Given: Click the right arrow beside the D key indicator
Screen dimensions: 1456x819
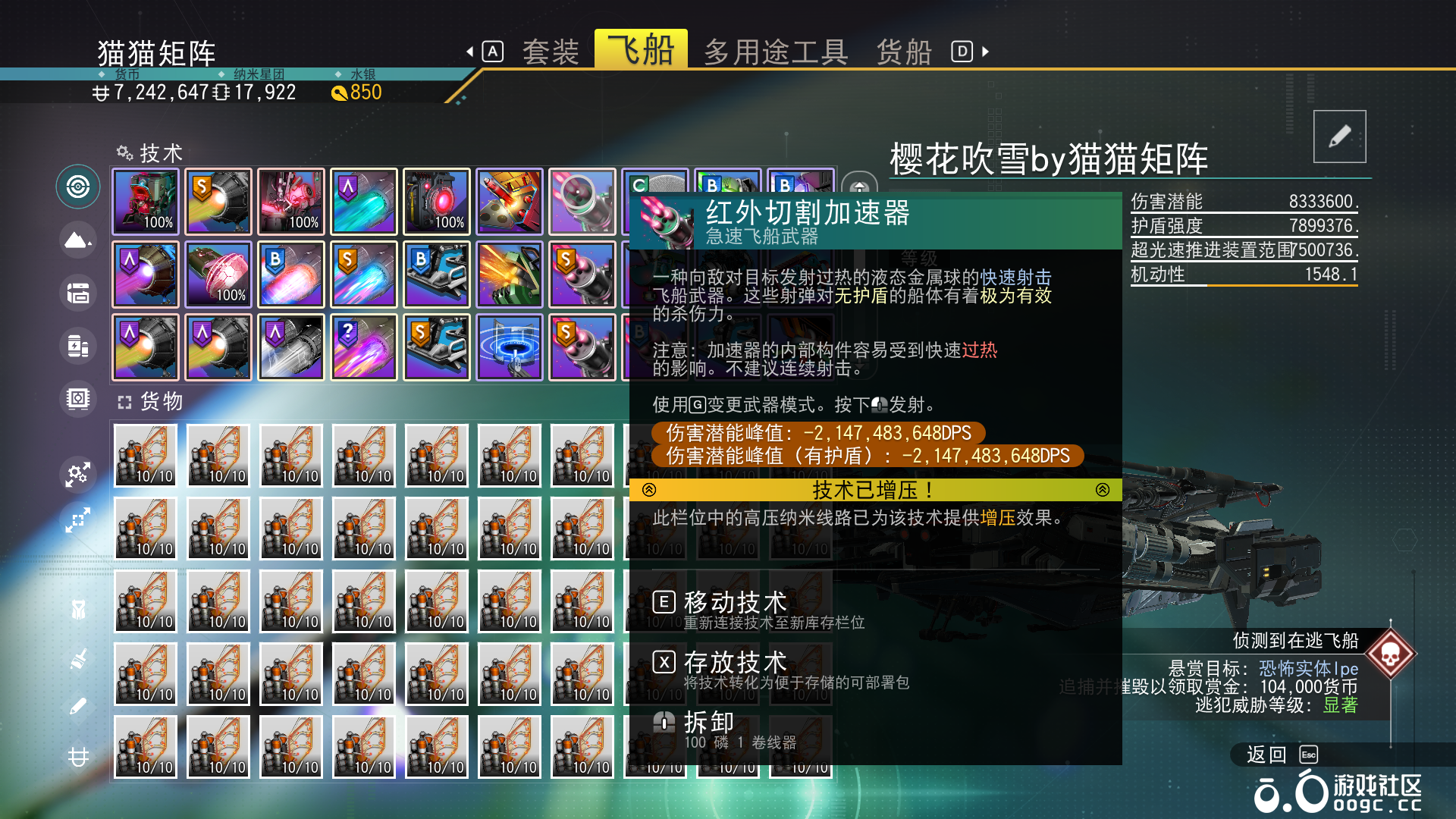Looking at the screenshot, I should tap(984, 51).
